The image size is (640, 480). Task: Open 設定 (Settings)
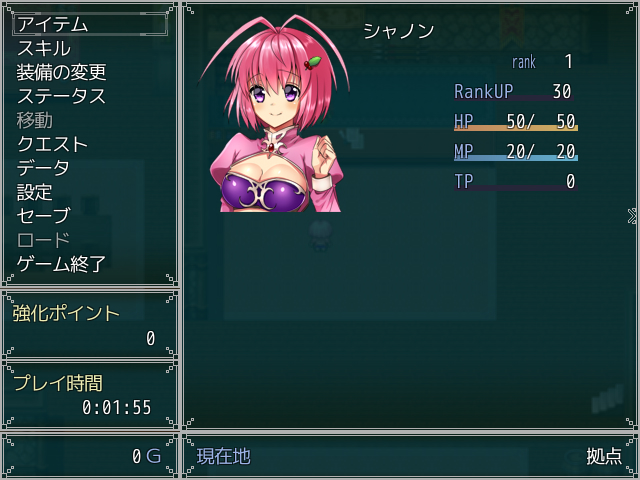click(35, 192)
